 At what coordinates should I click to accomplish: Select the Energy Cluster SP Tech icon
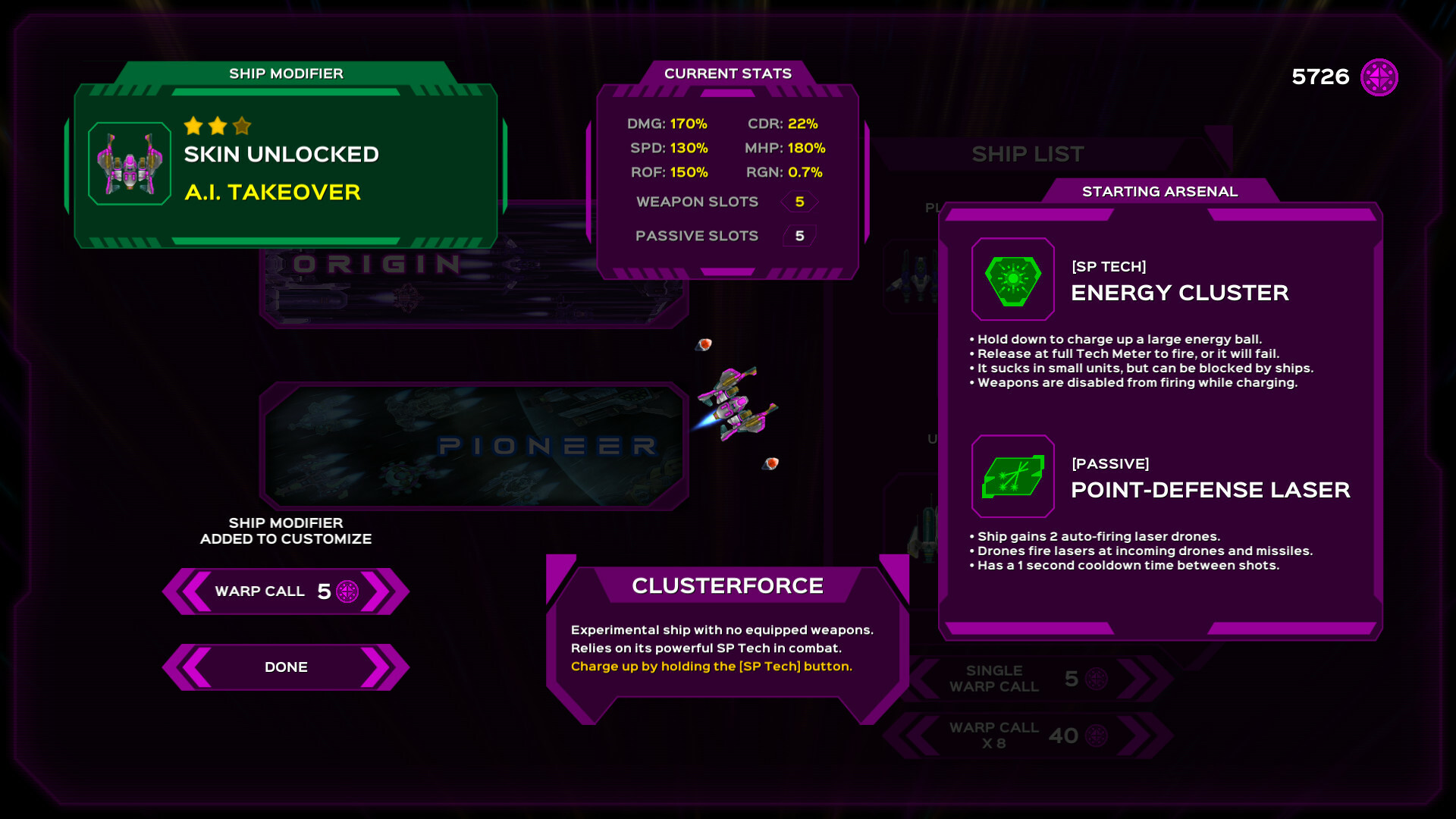(x=1013, y=280)
